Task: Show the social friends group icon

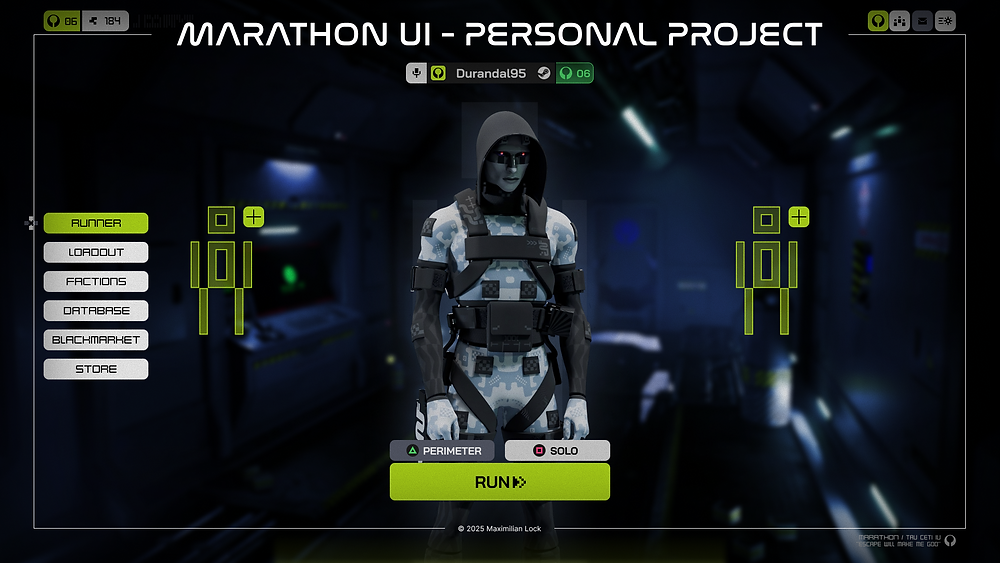Action: coord(900,20)
